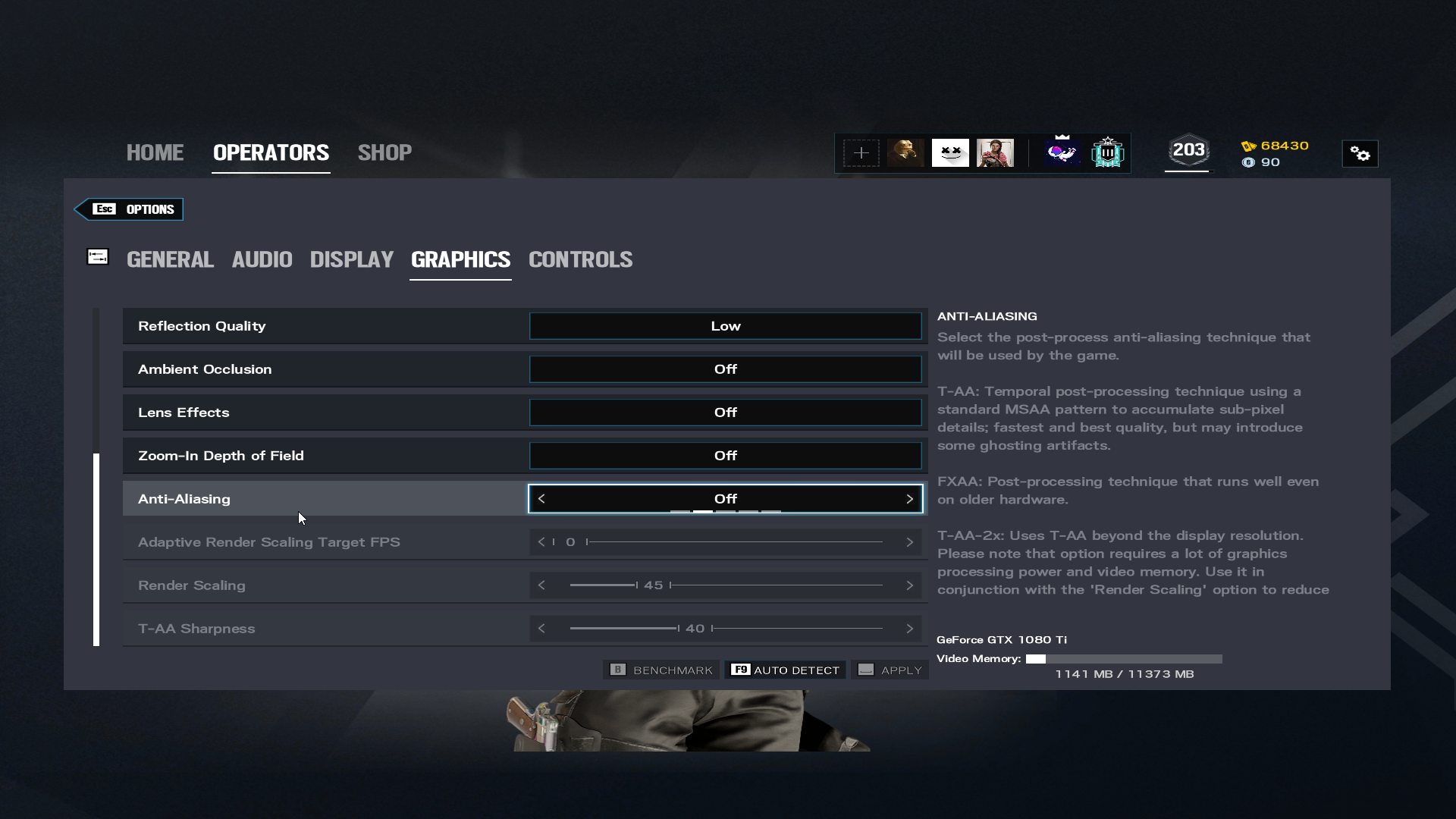Apply the graphics changes

890,670
